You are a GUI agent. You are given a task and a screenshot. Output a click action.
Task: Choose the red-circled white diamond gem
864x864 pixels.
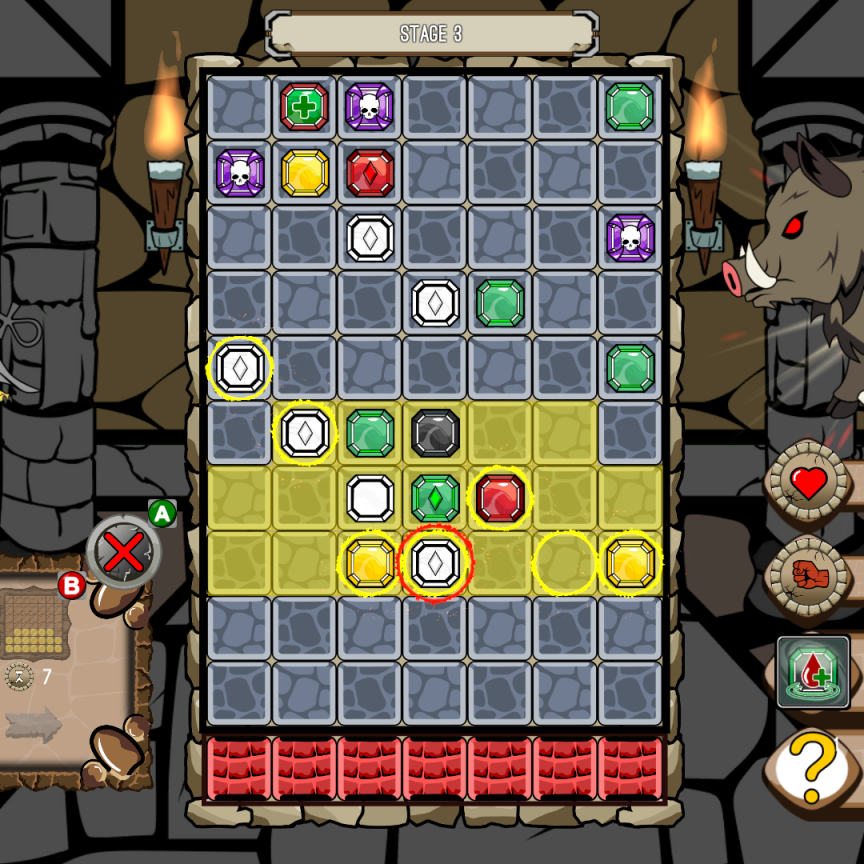coord(435,563)
